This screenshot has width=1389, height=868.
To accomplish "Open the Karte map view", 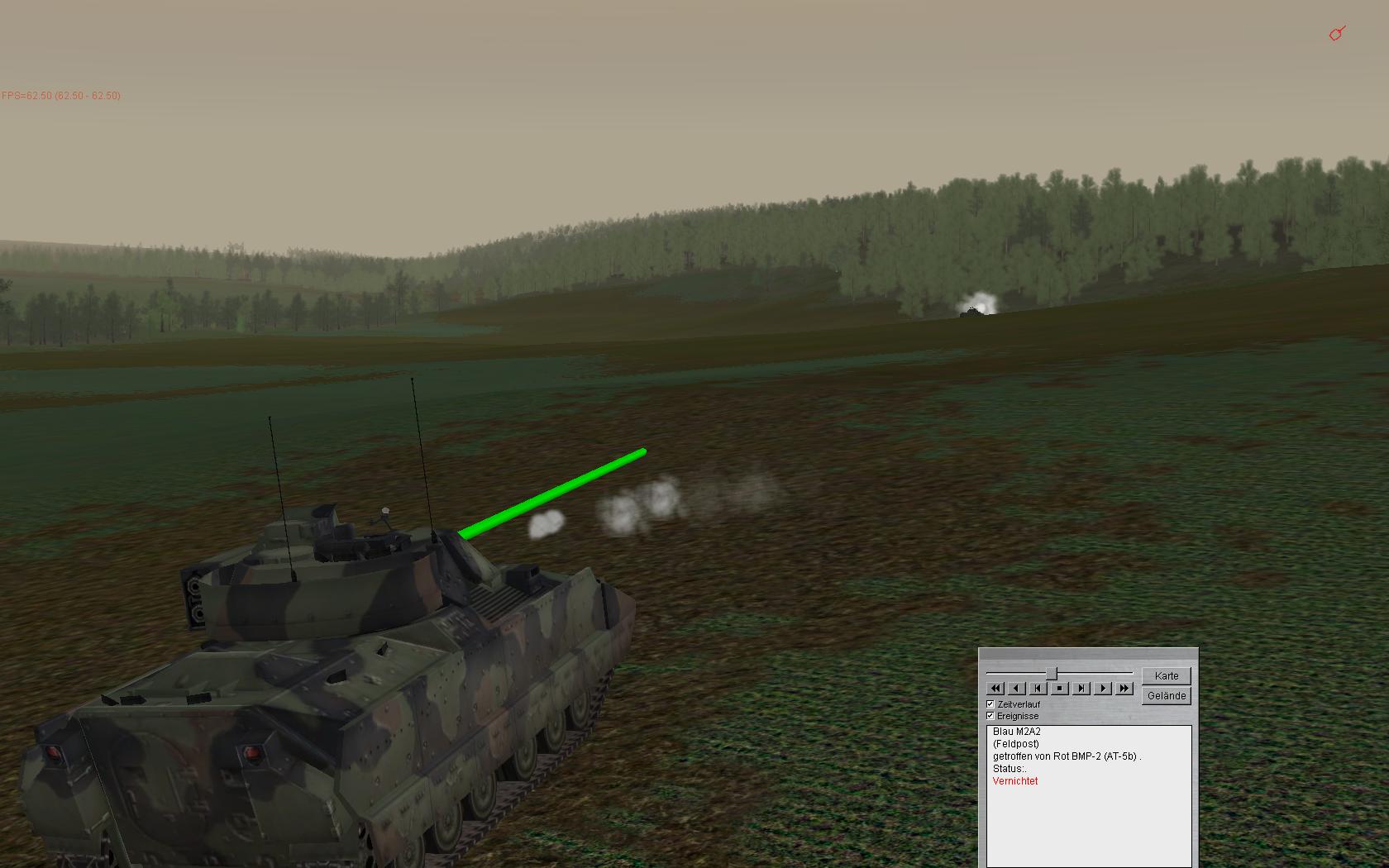I will 1167,675.
